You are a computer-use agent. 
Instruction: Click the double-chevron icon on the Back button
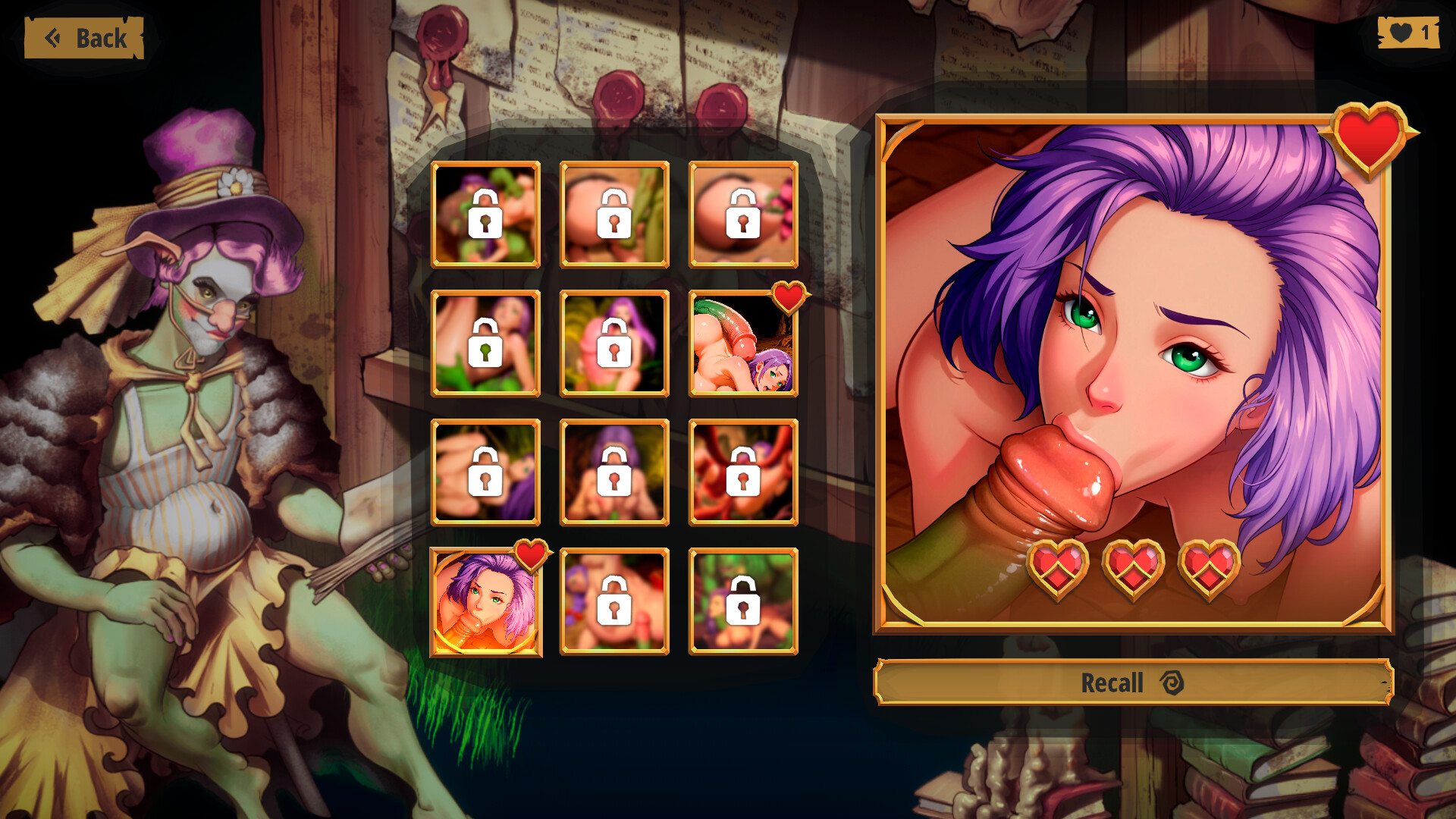click(x=54, y=37)
